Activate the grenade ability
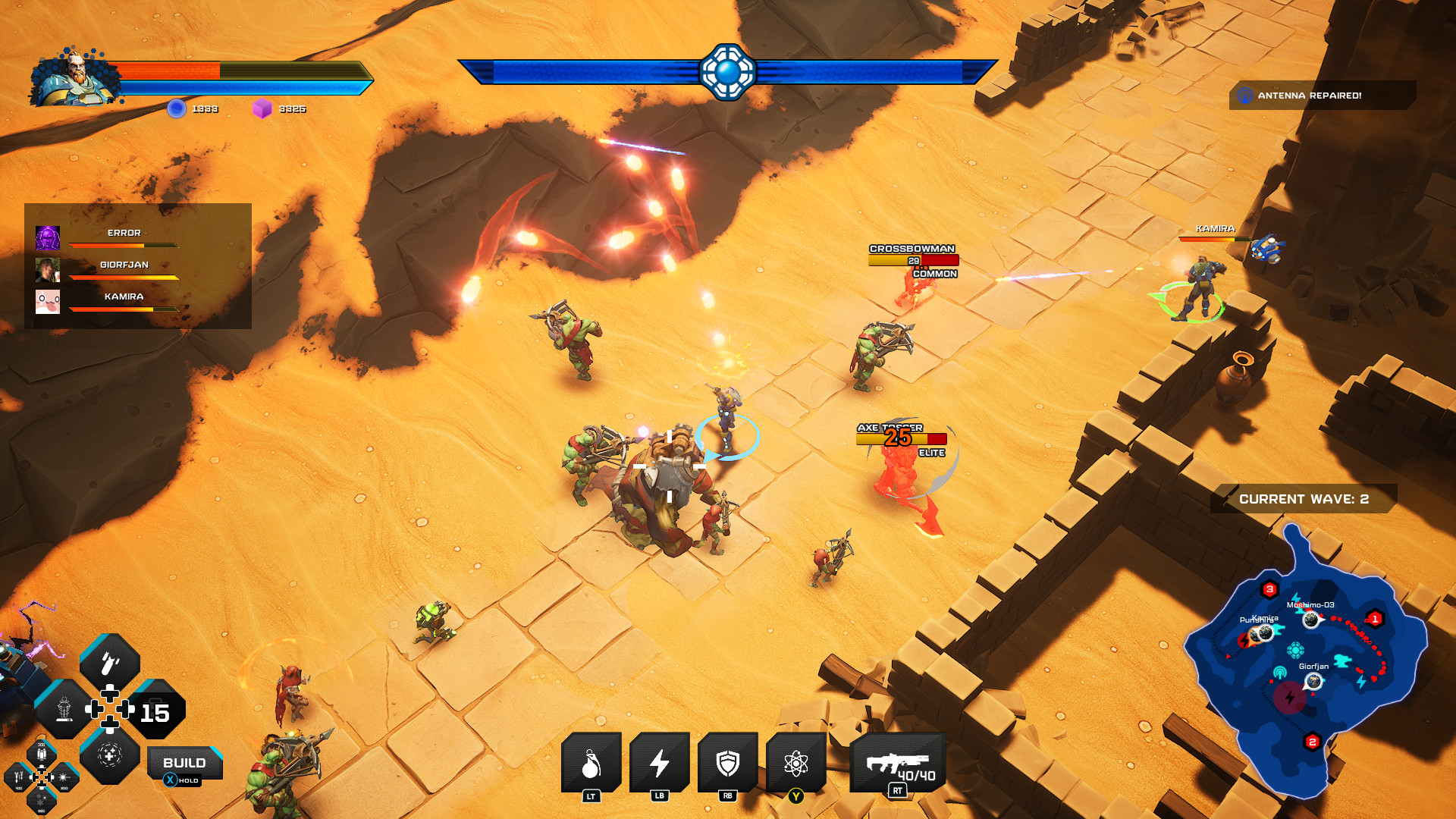 click(591, 763)
